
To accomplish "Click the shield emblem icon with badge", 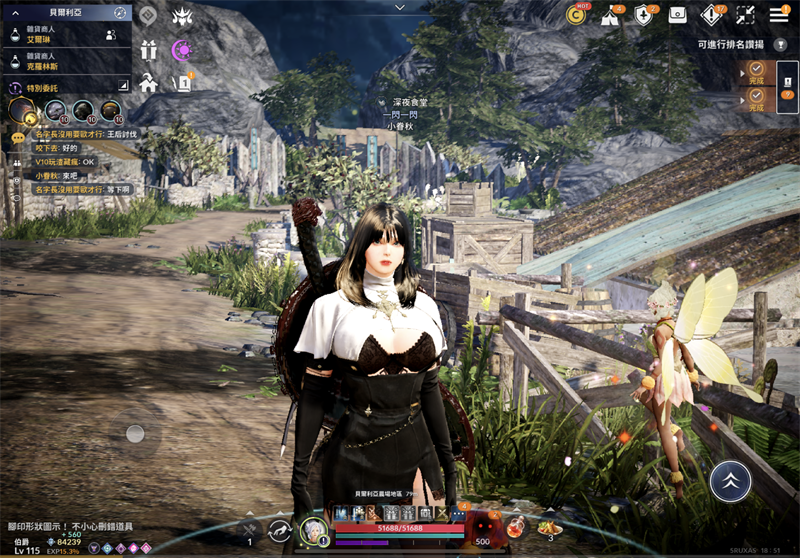I will point(644,15).
